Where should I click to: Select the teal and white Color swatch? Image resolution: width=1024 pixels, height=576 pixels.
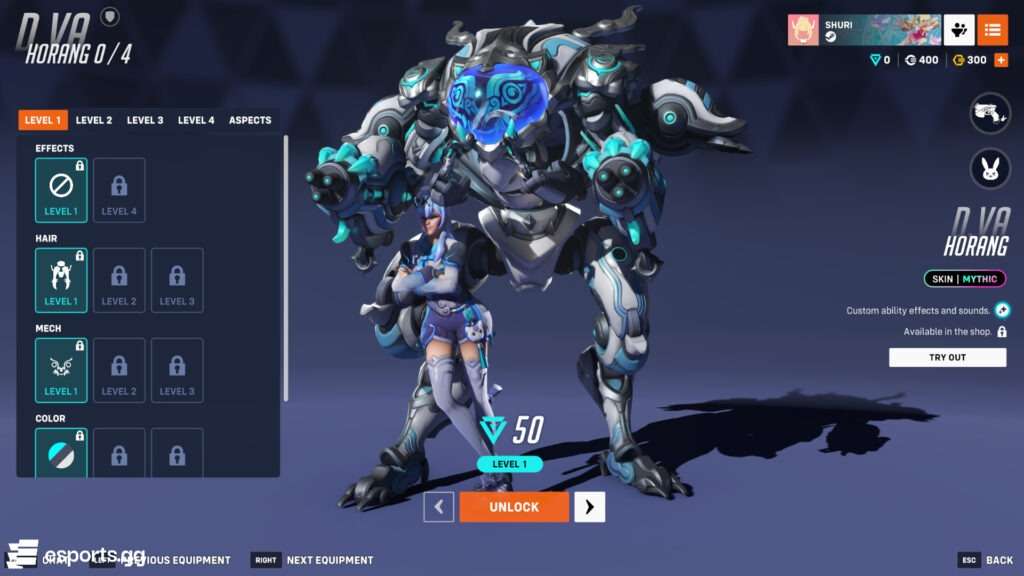[x=61, y=455]
